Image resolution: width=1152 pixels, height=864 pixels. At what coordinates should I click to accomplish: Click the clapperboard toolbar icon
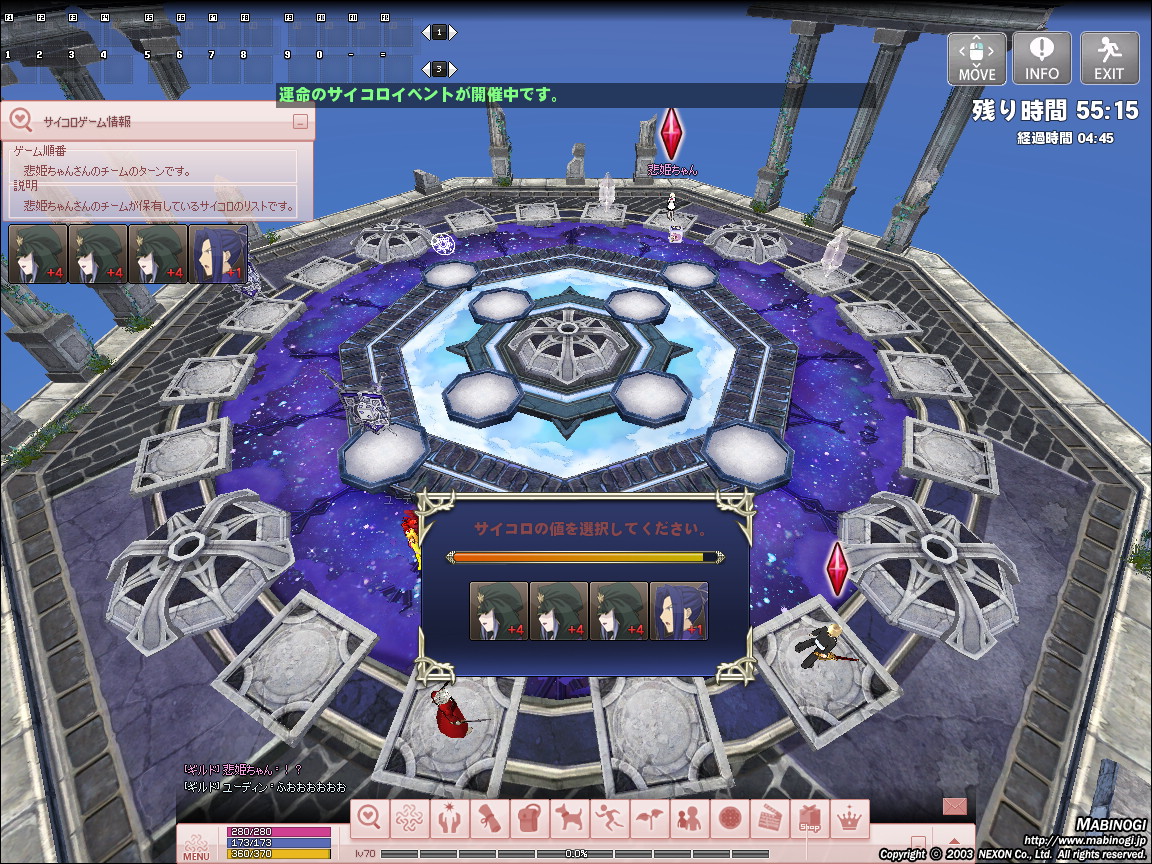[x=770, y=819]
